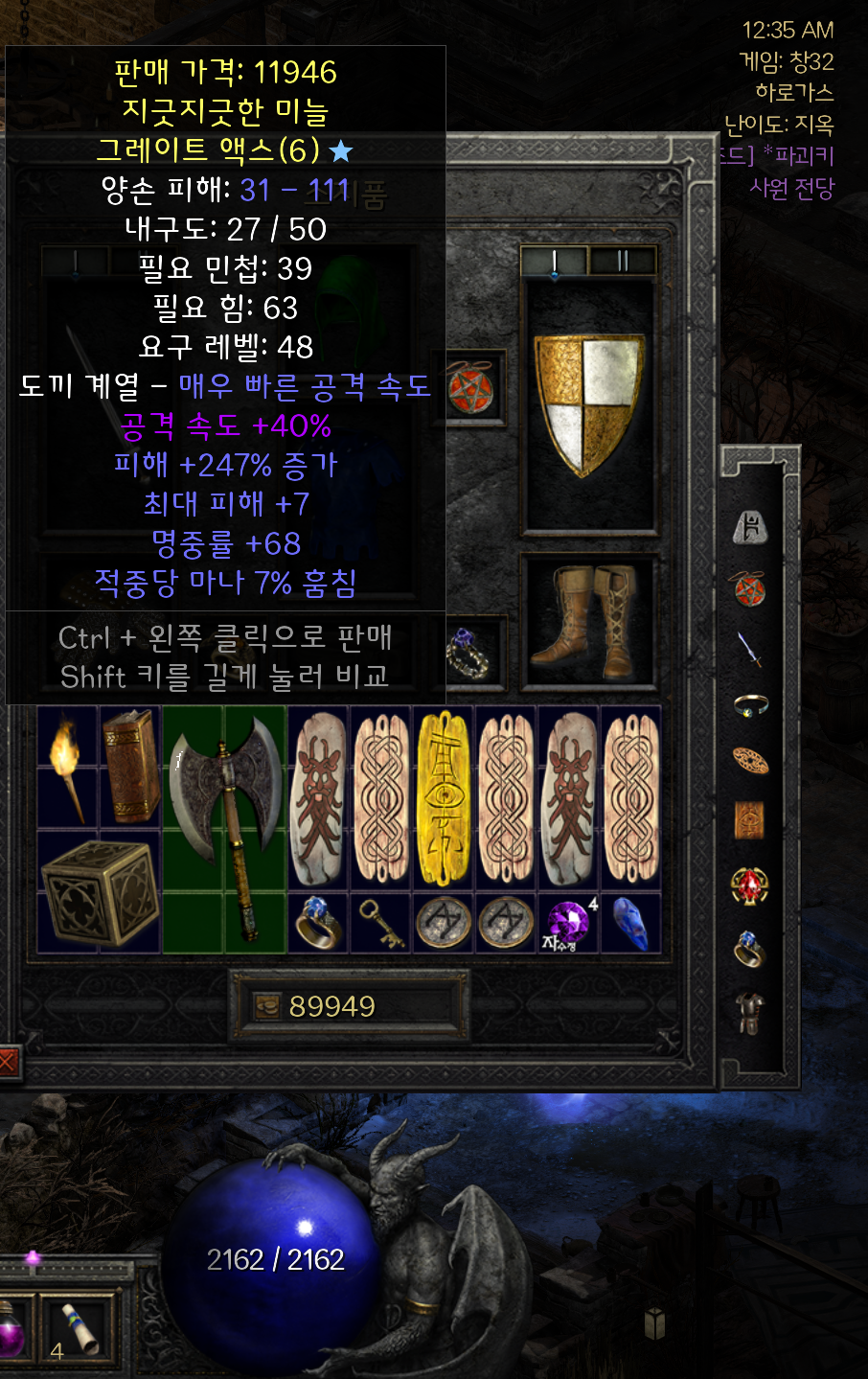Click the equipped pentagram amulet slot
Viewport: 868px width, 1379px height.
[471, 388]
